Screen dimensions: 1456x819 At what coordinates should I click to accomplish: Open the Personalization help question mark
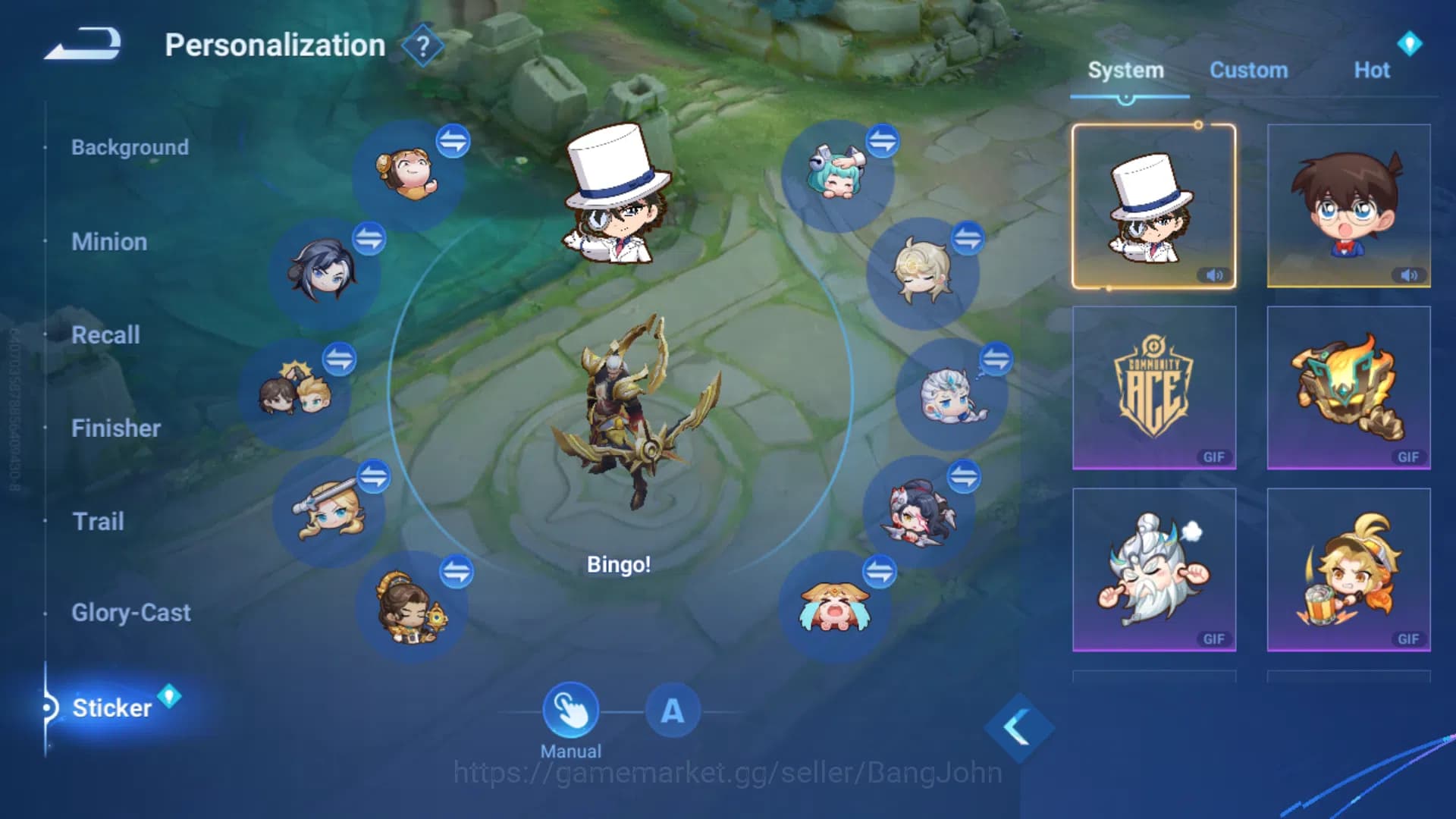point(423,46)
